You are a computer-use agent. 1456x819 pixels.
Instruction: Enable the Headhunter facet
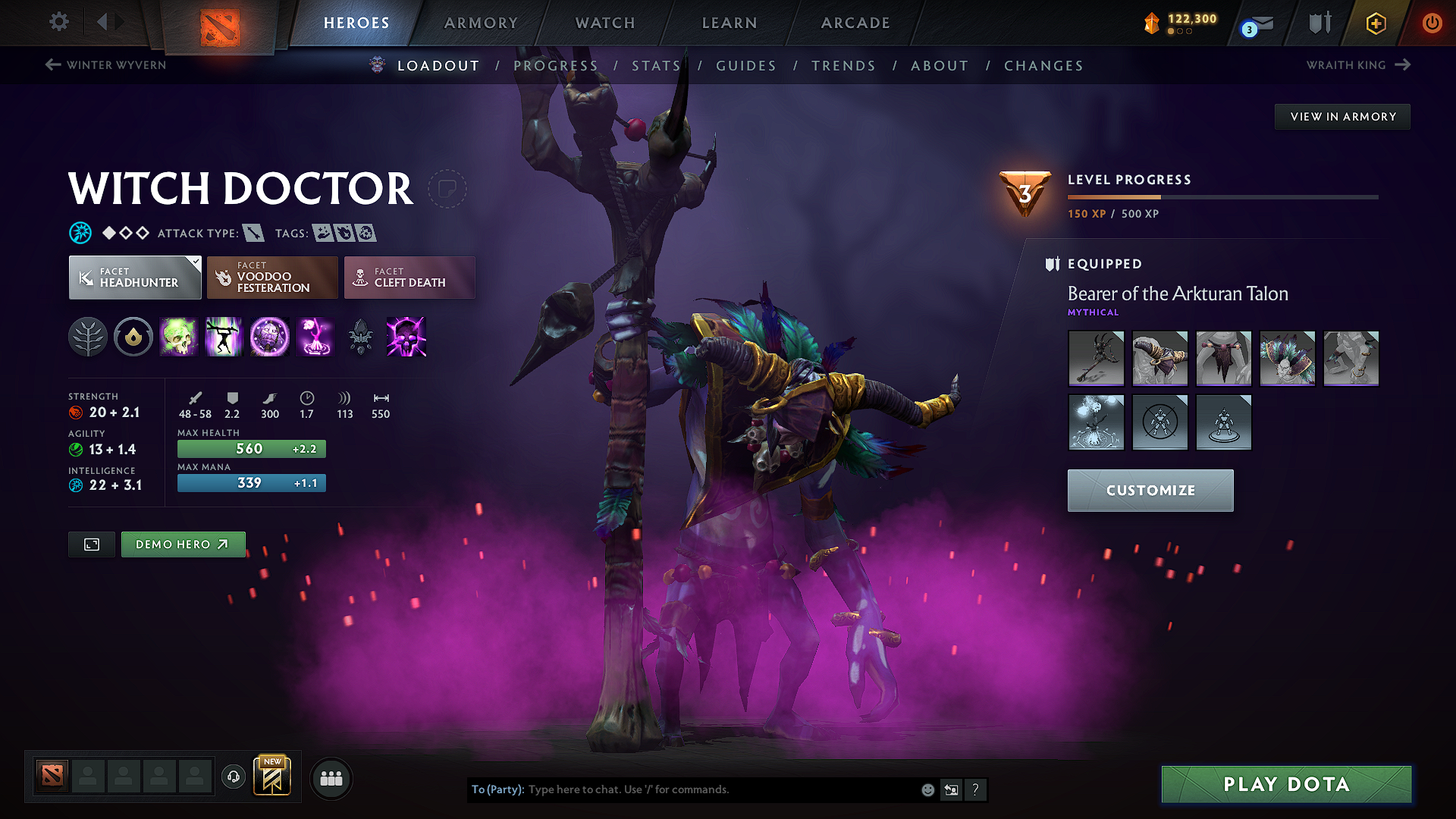coord(134,278)
